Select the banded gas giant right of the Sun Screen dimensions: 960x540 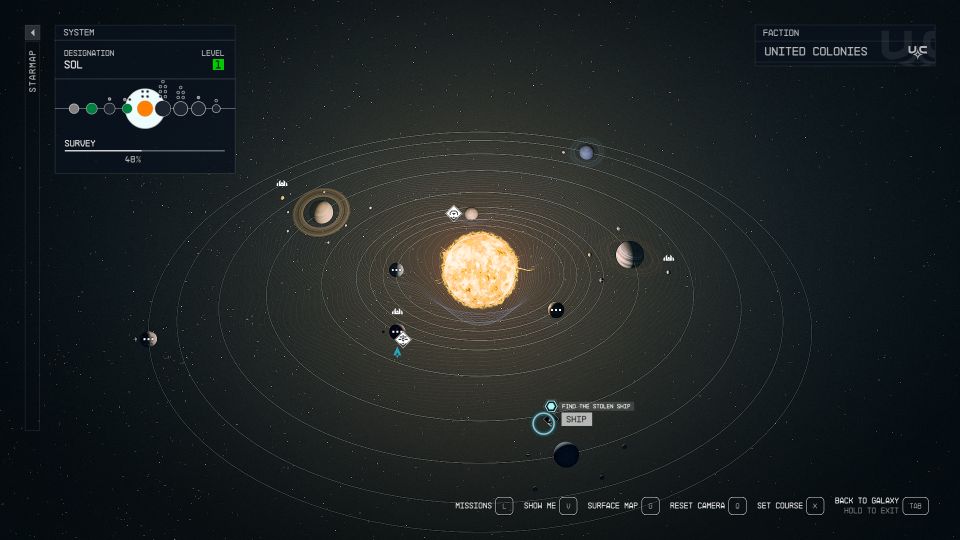[x=629, y=255]
